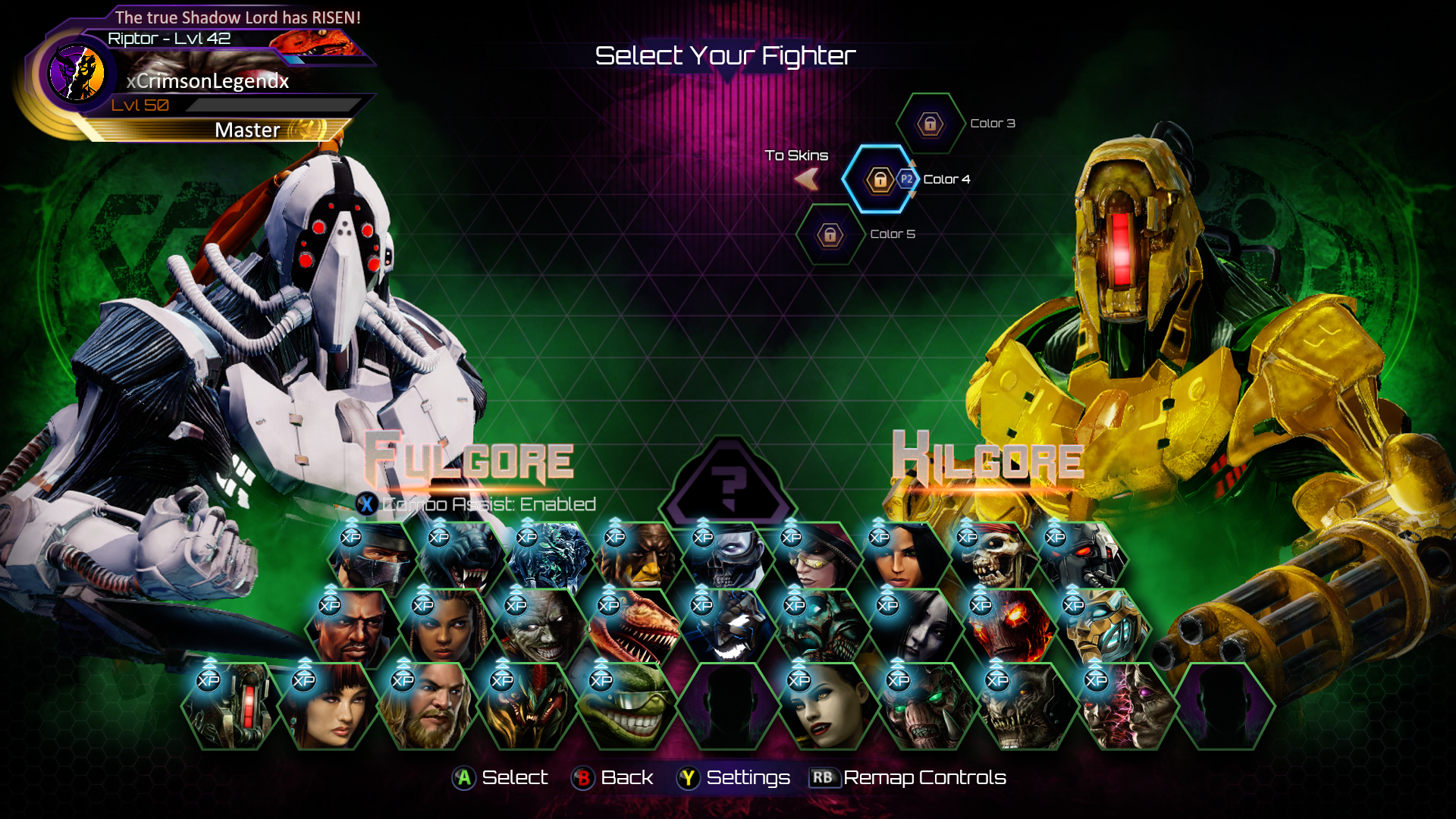Screen dimensions: 1456x819
Task: Pick Fulgore's red-eyed robot portrait
Action: click(x=1078, y=560)
